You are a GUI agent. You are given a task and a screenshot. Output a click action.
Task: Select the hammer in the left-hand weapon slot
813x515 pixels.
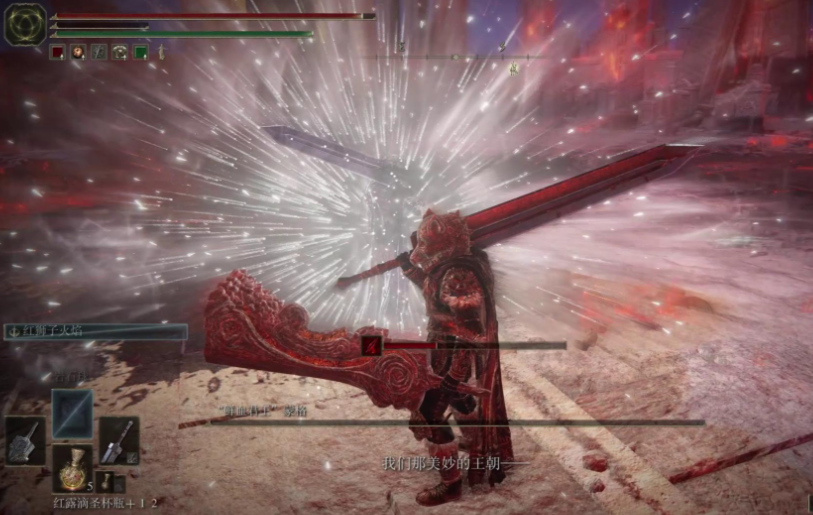point(25,440)
